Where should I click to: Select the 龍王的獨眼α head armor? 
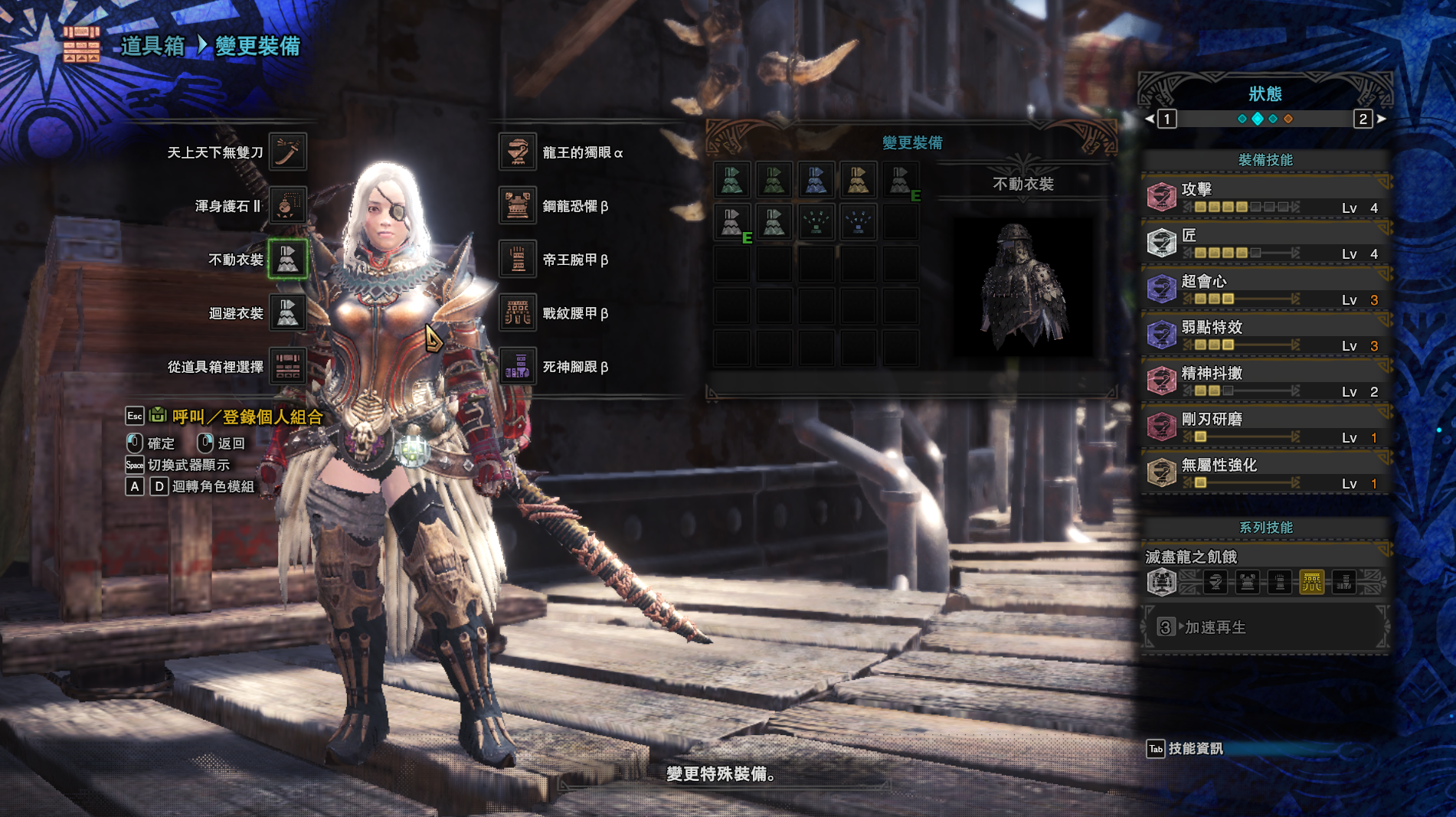(x=518, y=152)
